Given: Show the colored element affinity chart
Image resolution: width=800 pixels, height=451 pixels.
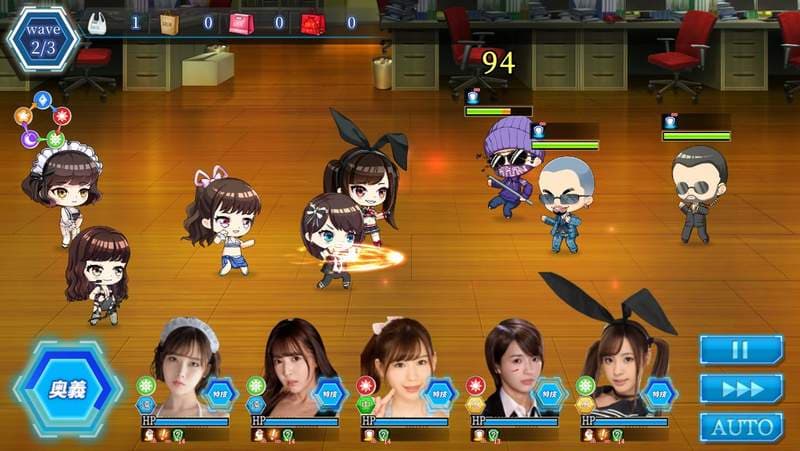Looking at the screenshot, I should [x=42, y=119].
